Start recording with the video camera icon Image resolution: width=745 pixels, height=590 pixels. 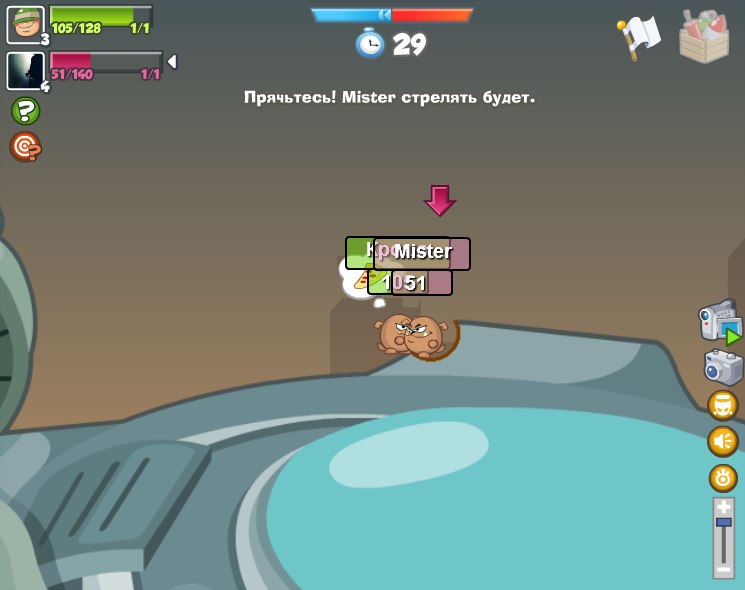click(x=719, y=323)
